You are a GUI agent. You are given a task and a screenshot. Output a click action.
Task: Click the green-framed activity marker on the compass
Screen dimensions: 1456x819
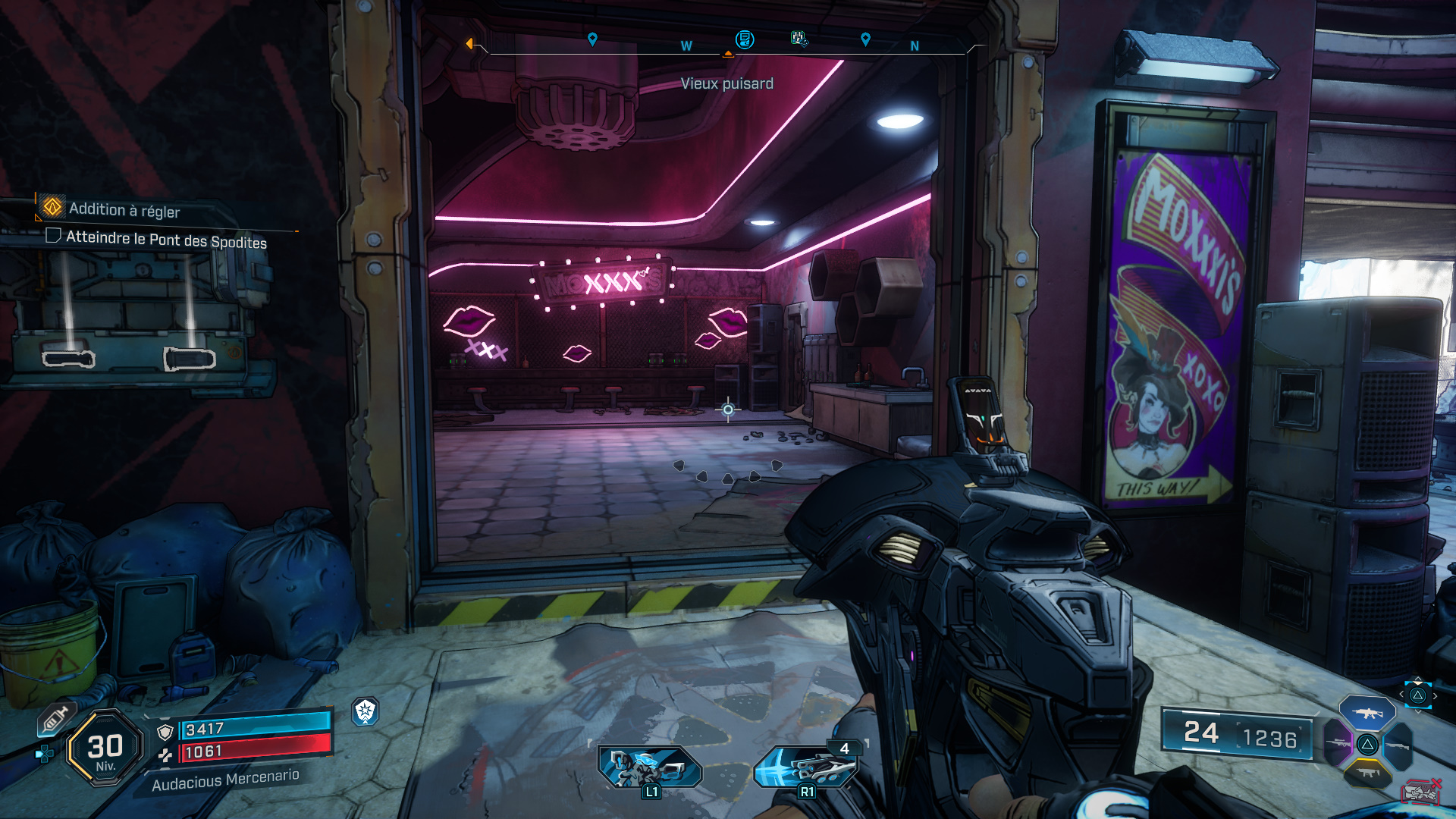[799, 38]
